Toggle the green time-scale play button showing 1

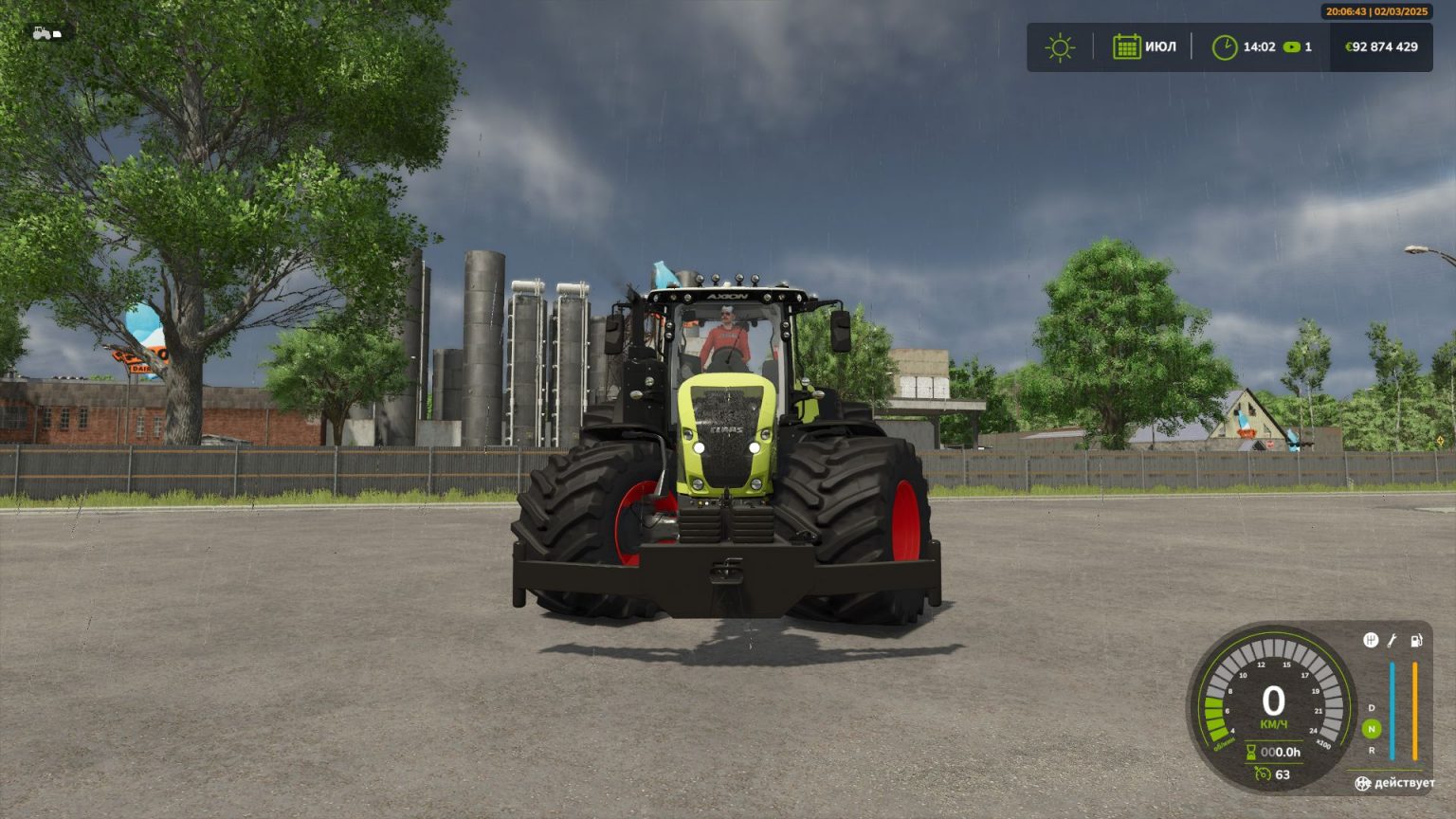tap(1292, 45)
